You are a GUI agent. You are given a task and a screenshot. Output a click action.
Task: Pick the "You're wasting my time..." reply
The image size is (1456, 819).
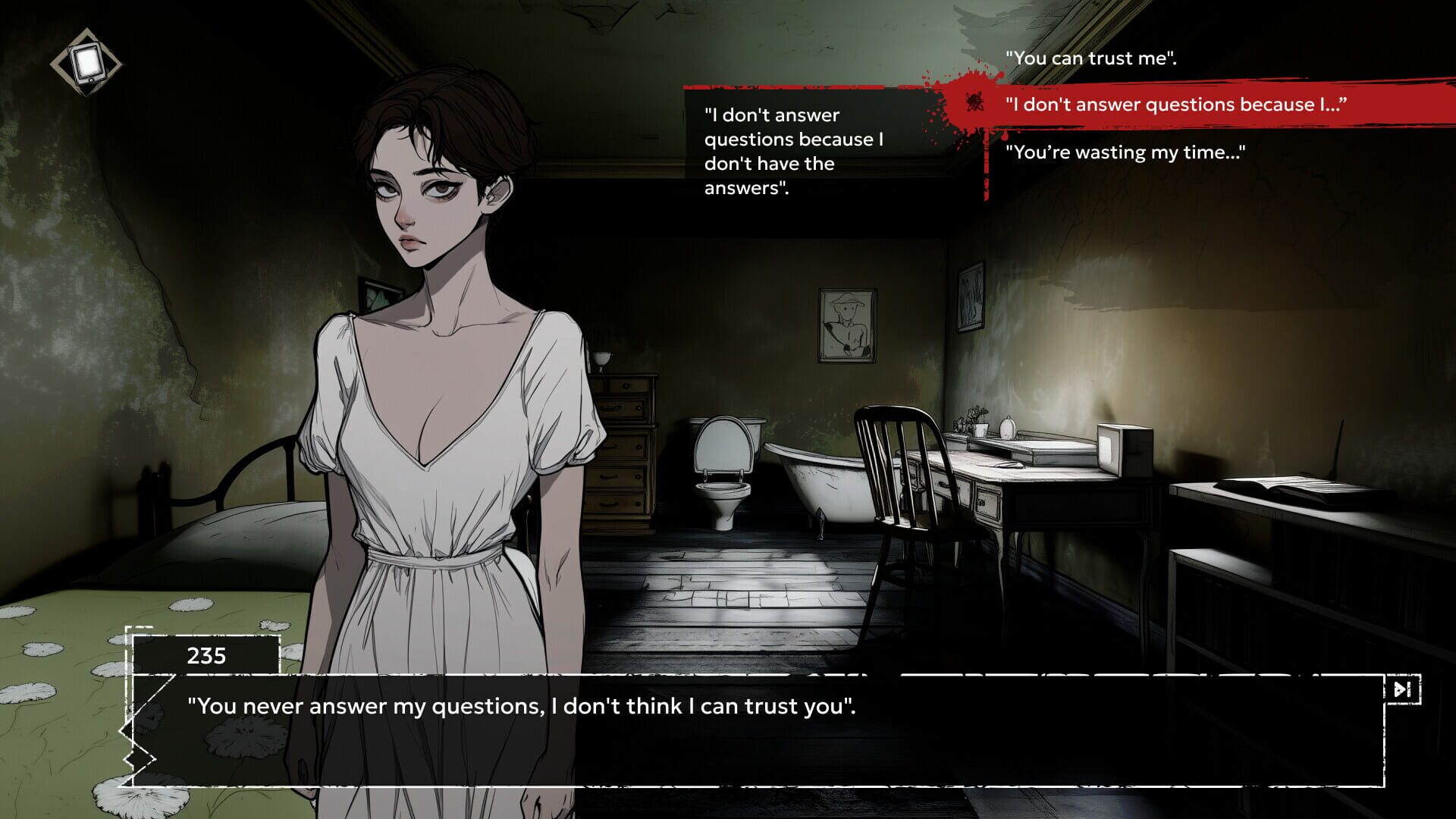click(x=1125, y=152)
